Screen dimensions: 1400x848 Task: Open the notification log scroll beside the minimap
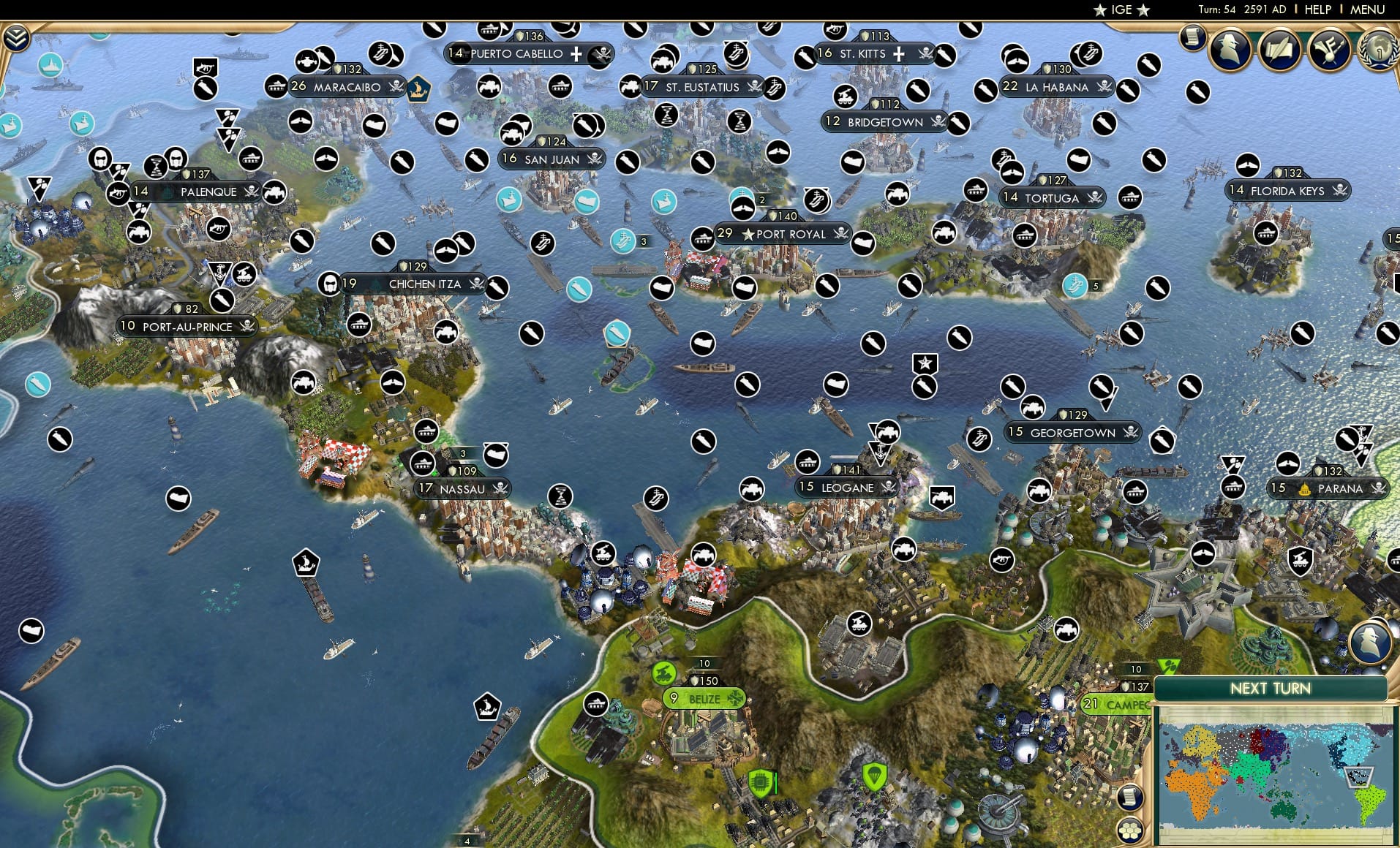(x=1130, y=798)
